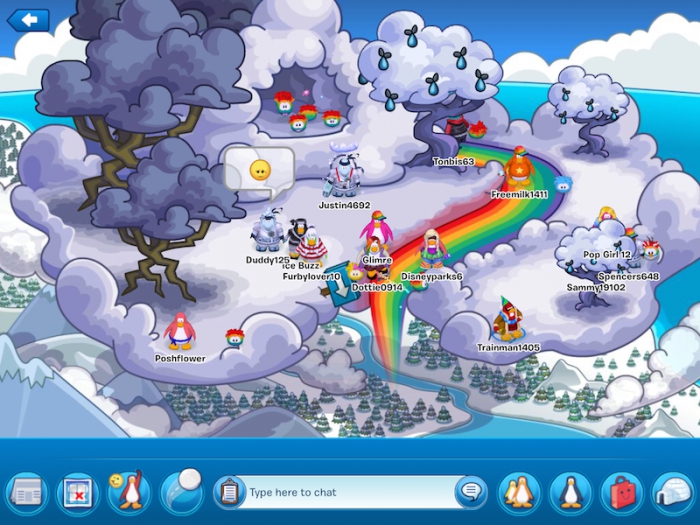Open the clipboard safe-chat messages icon

coord(229,492)
